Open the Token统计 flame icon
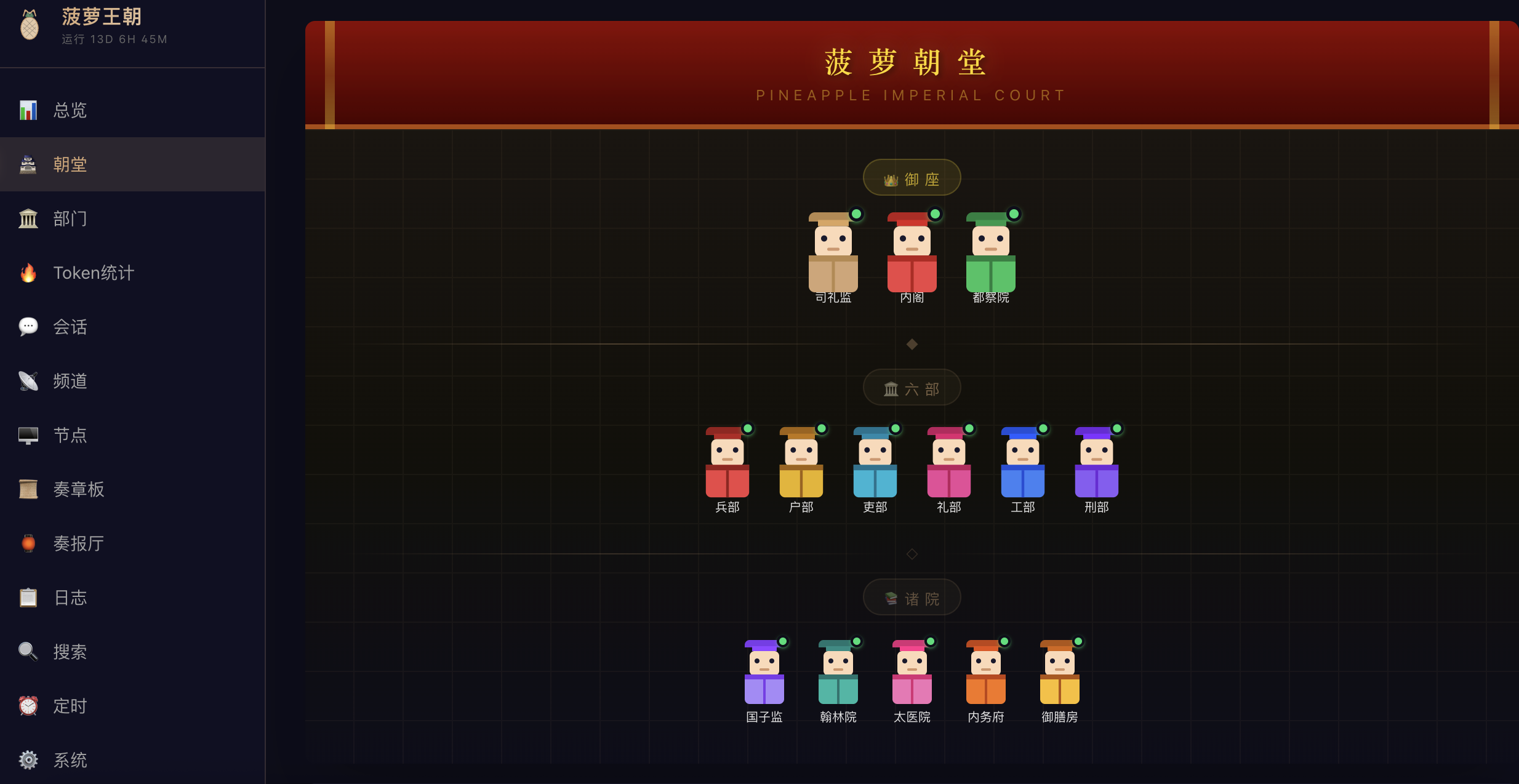This screenshot has width=1519, height=784. (x=28, y=273)
